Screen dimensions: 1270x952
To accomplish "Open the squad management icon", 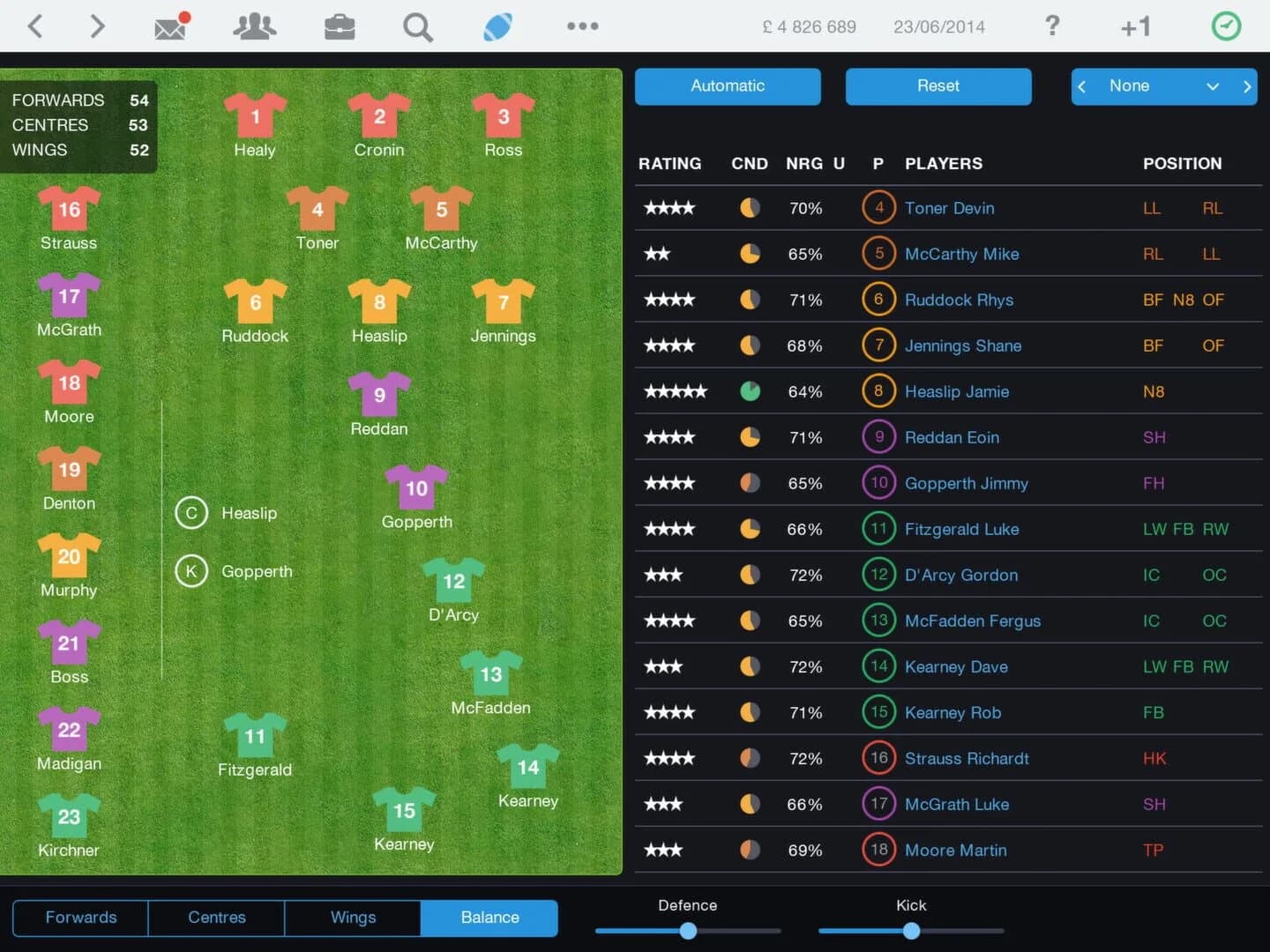I will coord(254,26).
